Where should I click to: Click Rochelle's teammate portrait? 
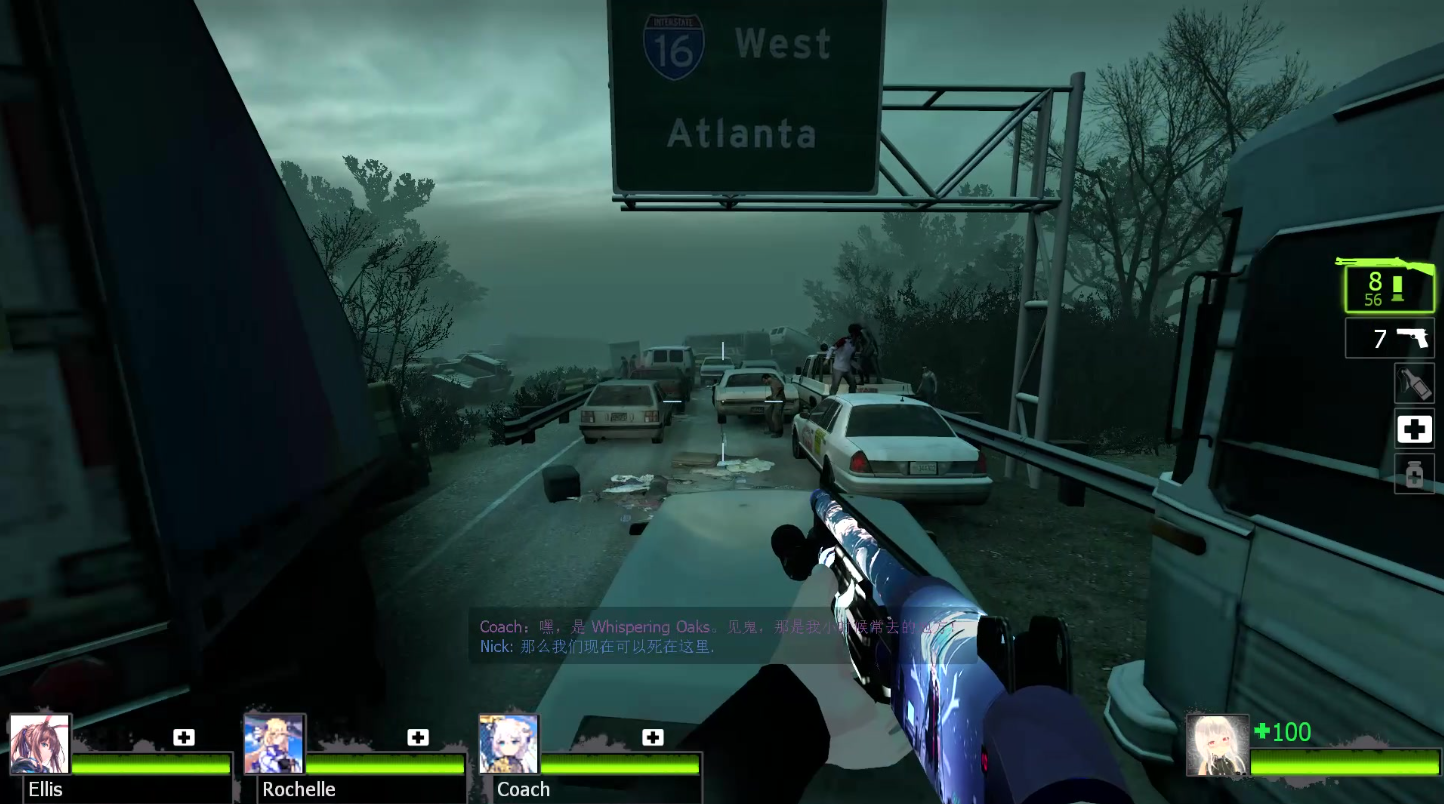(274, 744)
